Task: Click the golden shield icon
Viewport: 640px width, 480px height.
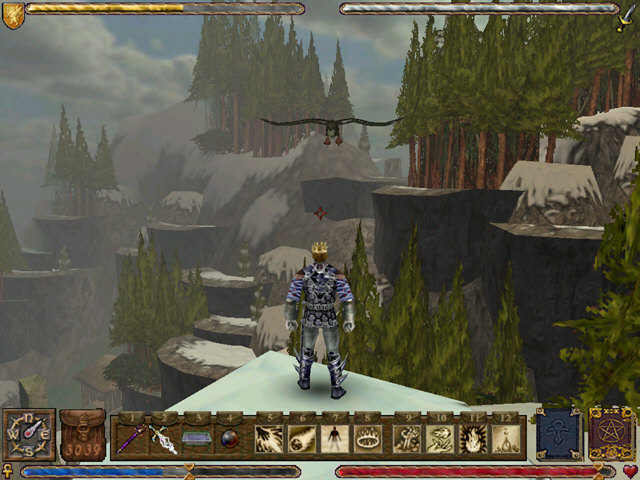Action: [x=12, y=14]
